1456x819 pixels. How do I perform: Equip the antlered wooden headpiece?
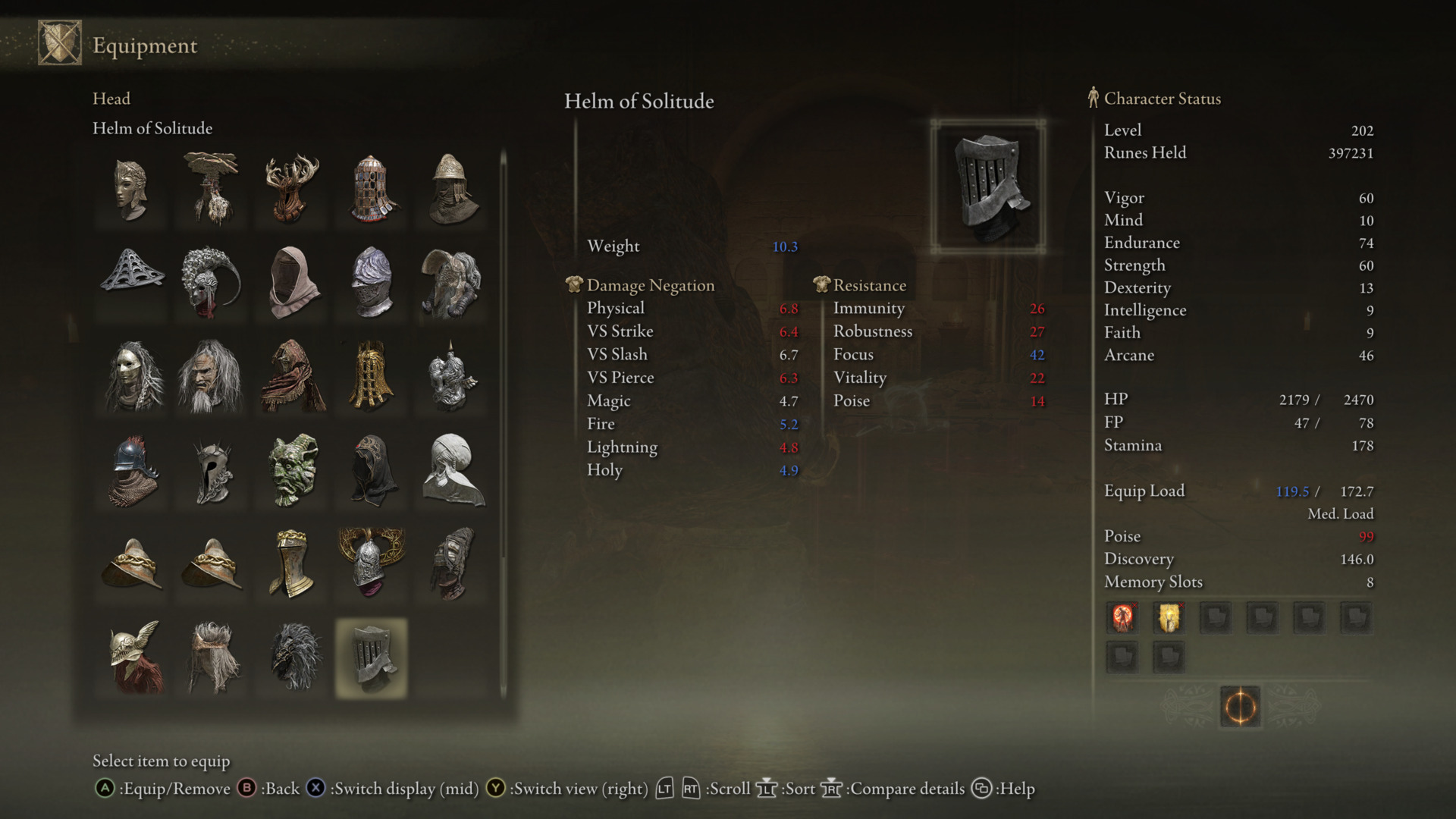pos(292,187)
